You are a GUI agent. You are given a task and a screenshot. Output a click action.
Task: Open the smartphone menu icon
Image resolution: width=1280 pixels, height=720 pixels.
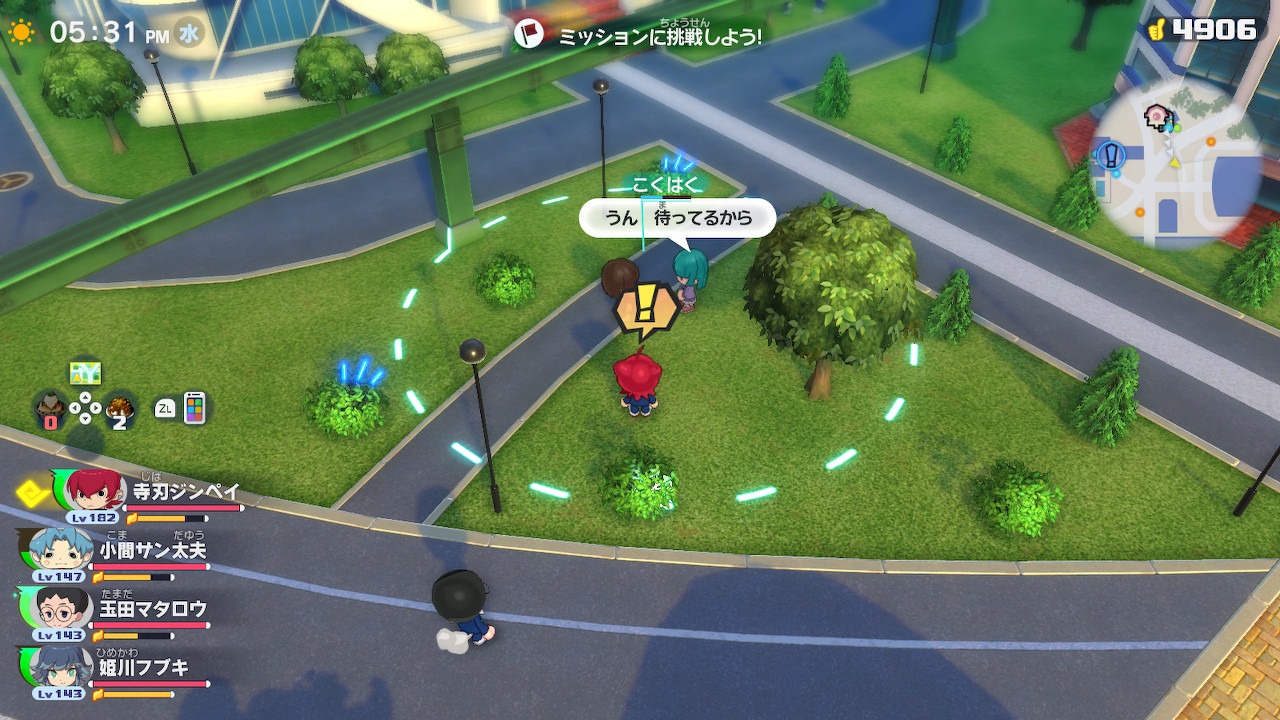(194, 408)
